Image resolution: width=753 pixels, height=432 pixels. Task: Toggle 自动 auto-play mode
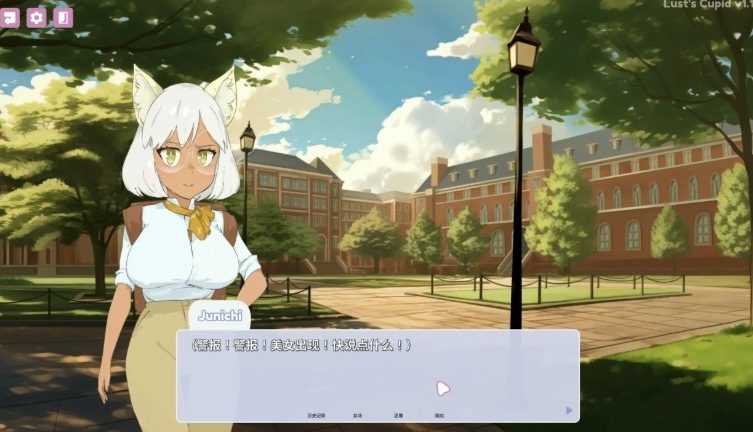click(x=357, y=415)
